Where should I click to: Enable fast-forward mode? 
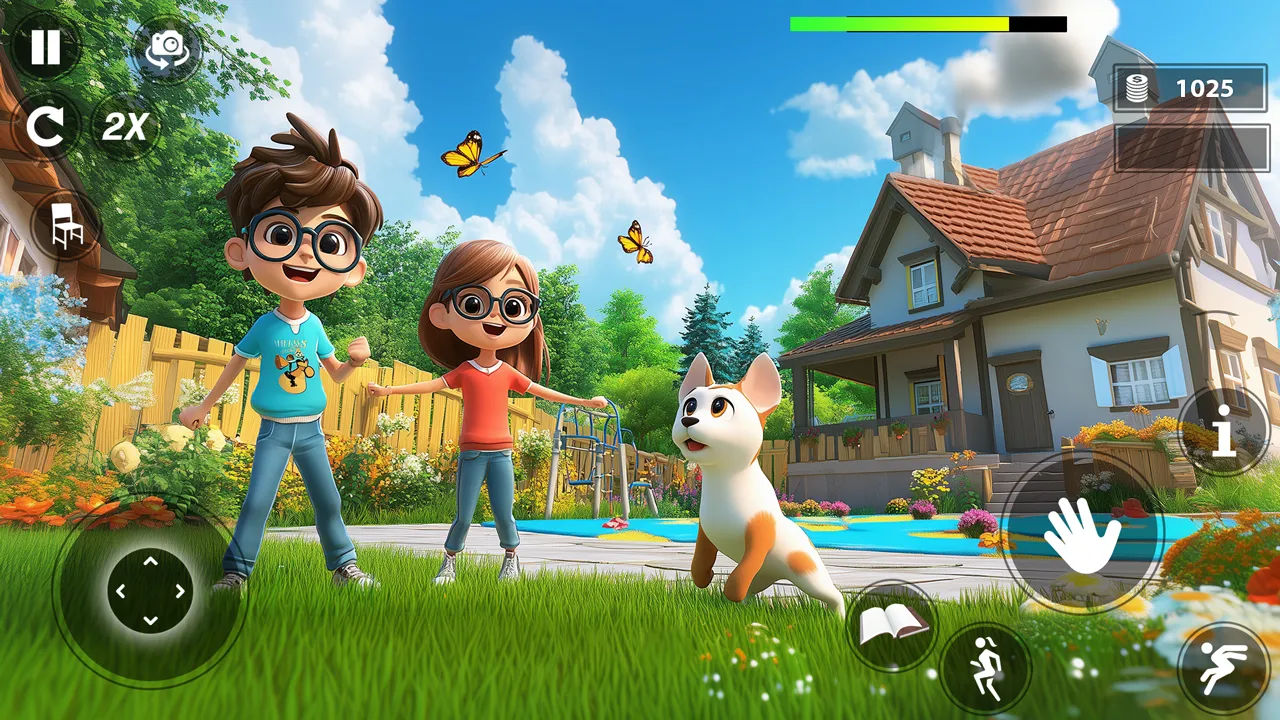(125, 126)
